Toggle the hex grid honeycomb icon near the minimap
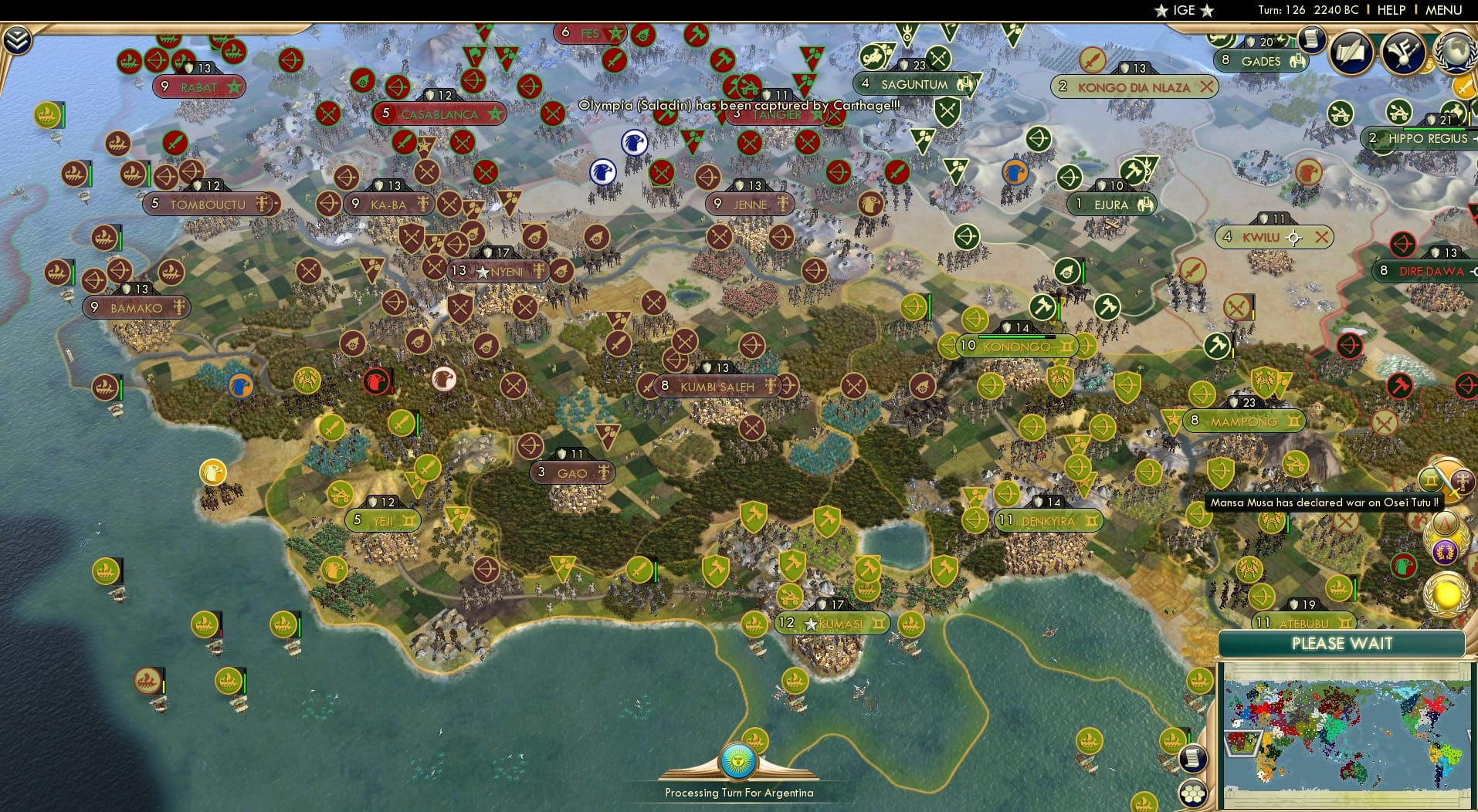 [x=1193, y=794]
